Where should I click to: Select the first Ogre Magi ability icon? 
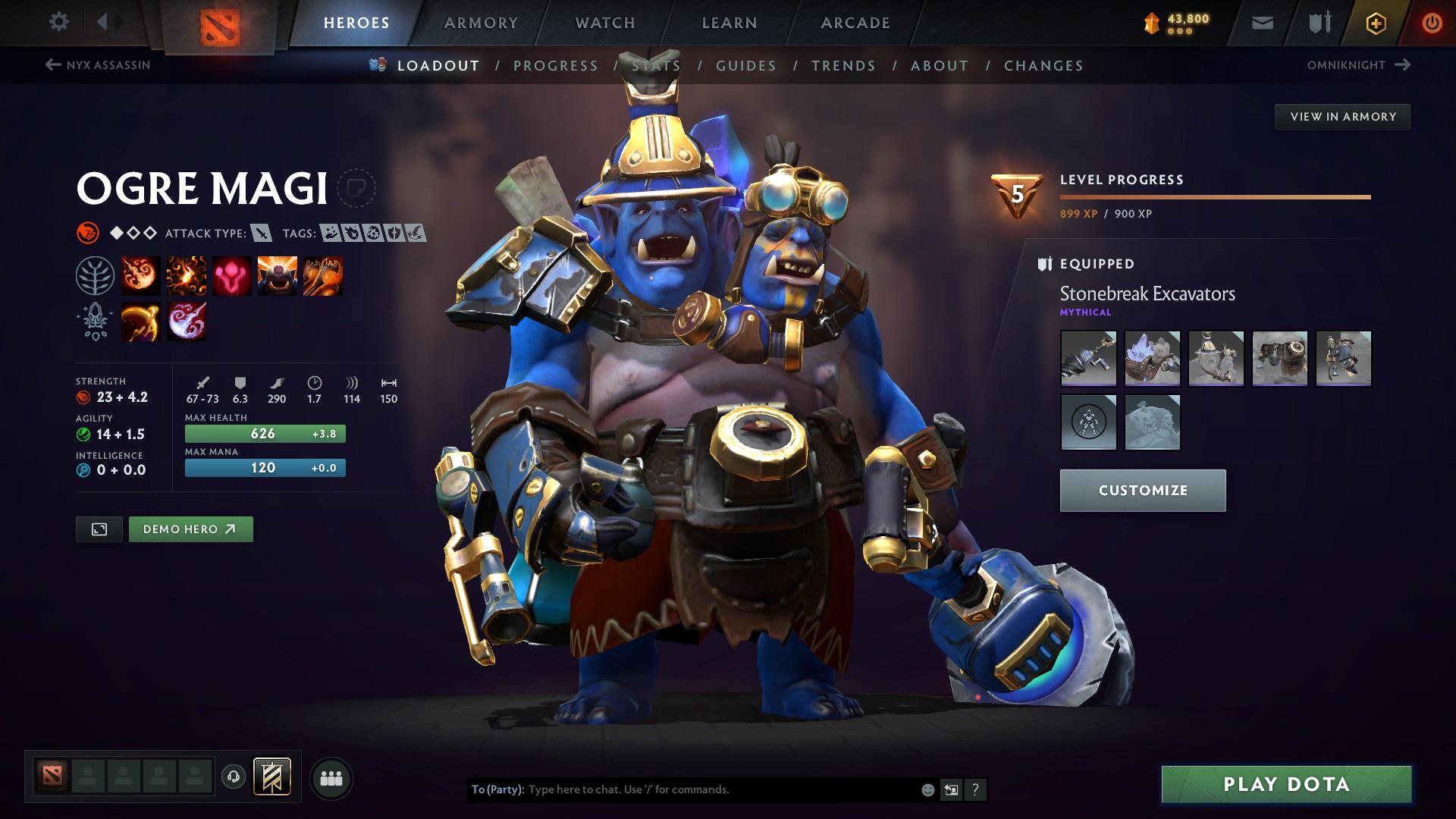pos(141,275)
